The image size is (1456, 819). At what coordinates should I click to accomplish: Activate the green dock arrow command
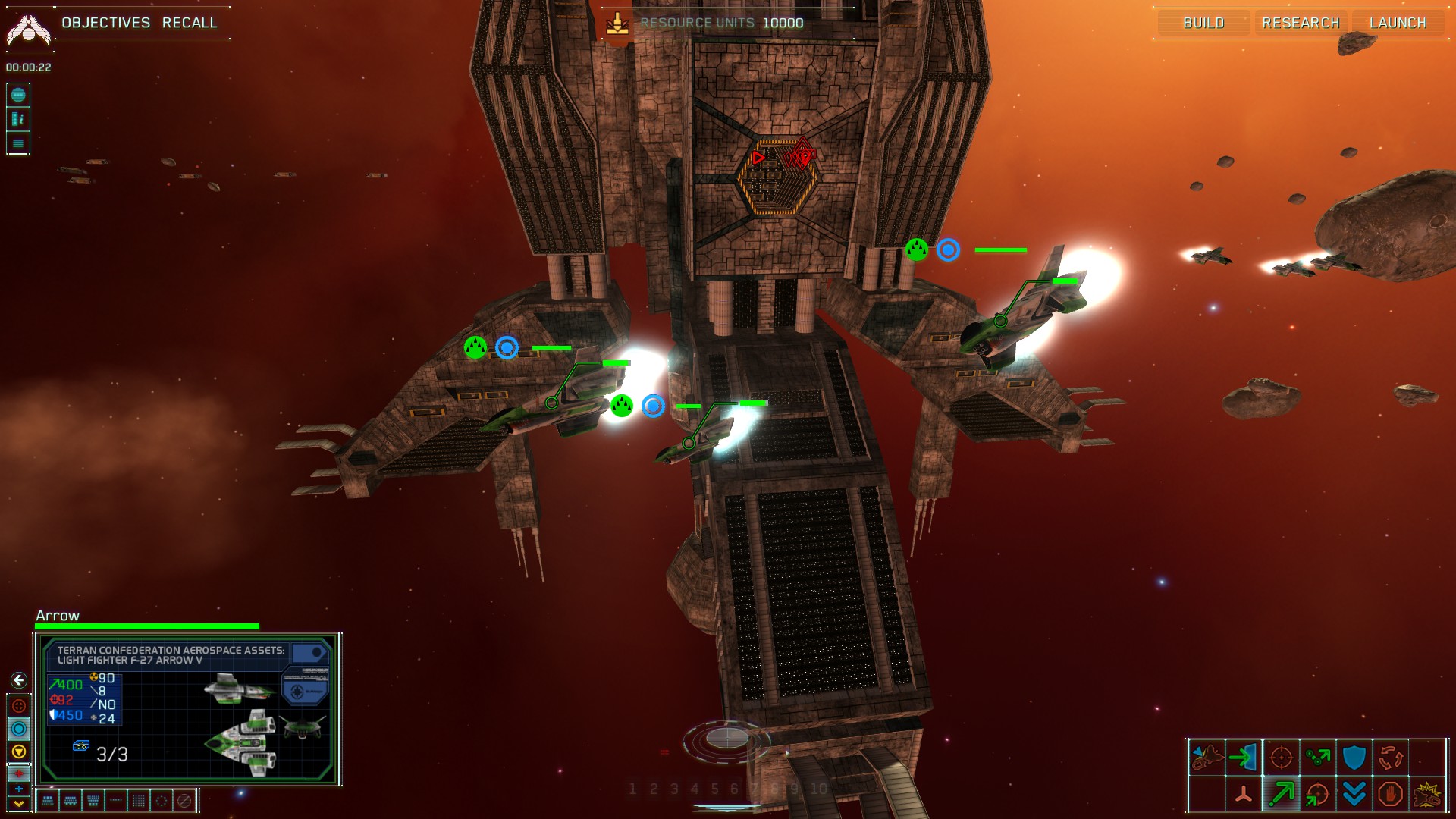(1244, 757)
